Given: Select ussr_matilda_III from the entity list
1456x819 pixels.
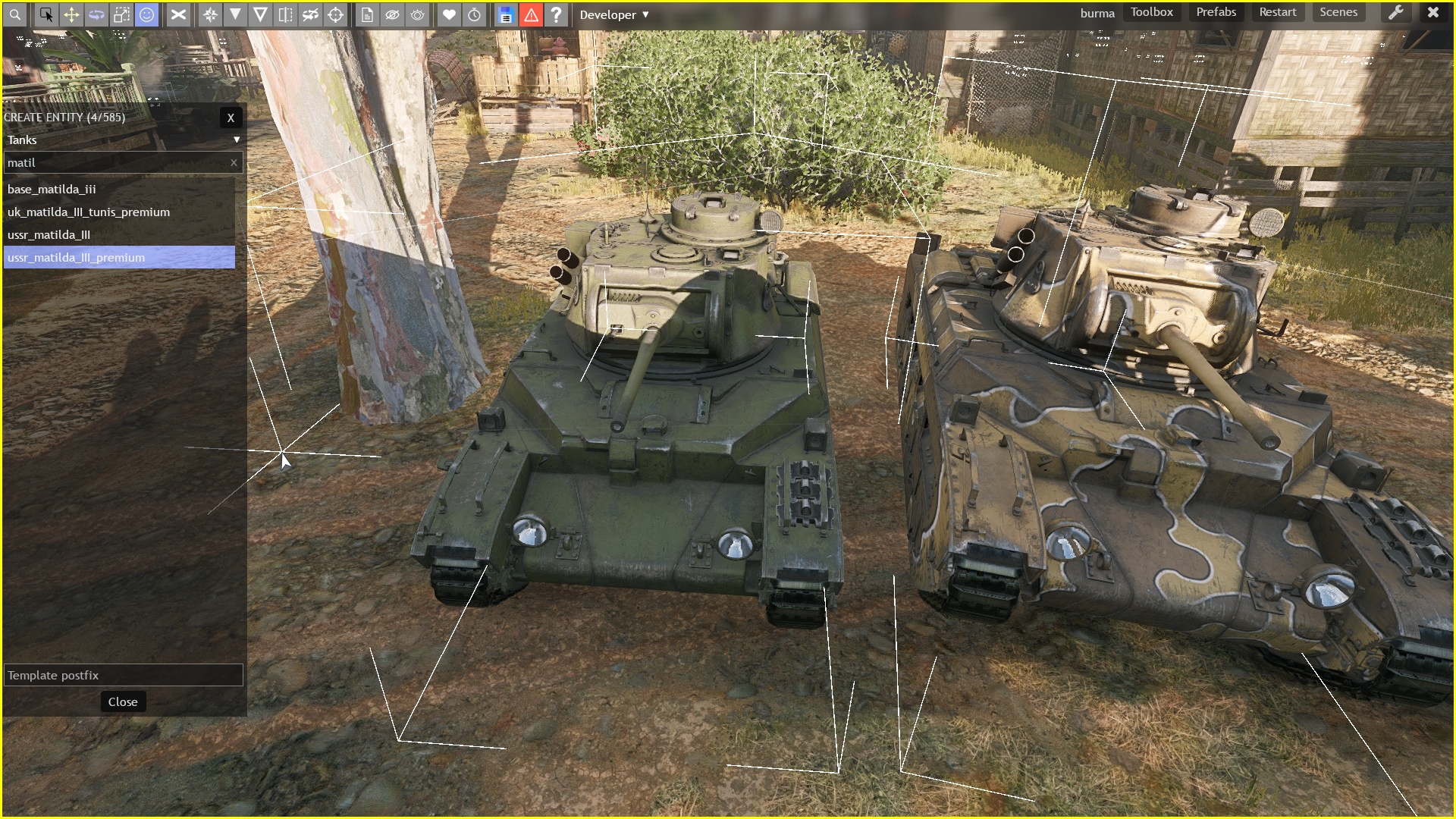Looking at the screenshot, I should 49,234.
